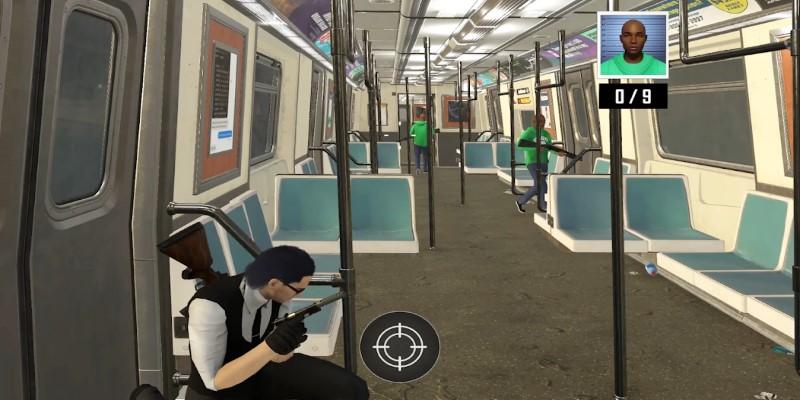Select the target portrait in green shirt

point(632,46)
